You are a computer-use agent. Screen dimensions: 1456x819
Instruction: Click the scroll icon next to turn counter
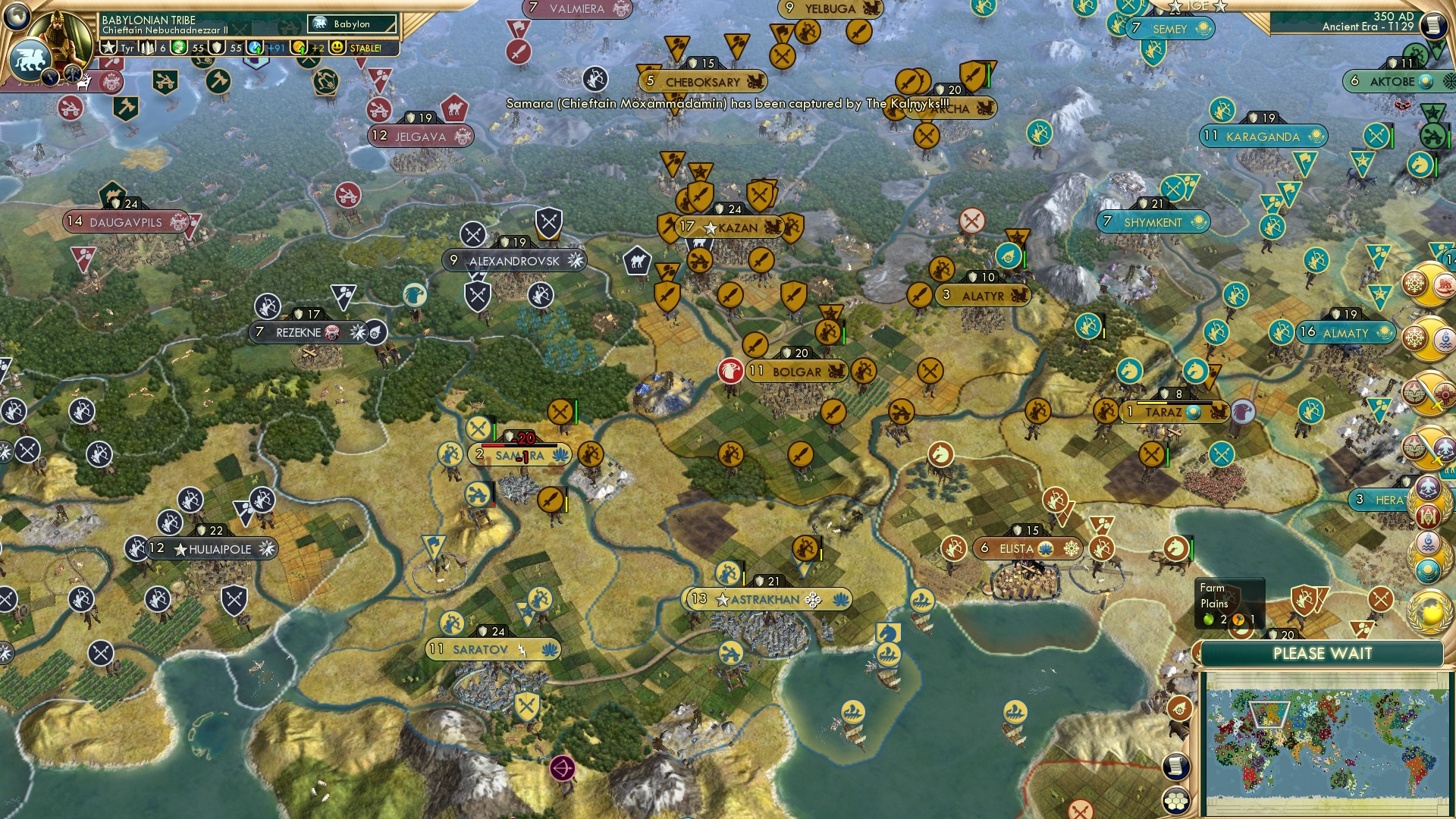[x=1435, y=23]
